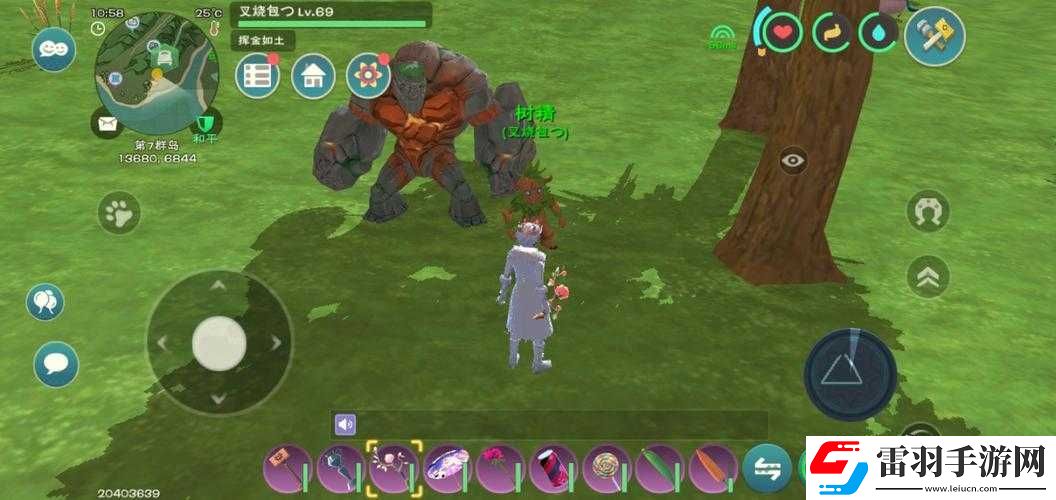The width and height of the screenshot is (1056, 500).
Task: Tap the horseshoe mount button
Action: (928, 211)
